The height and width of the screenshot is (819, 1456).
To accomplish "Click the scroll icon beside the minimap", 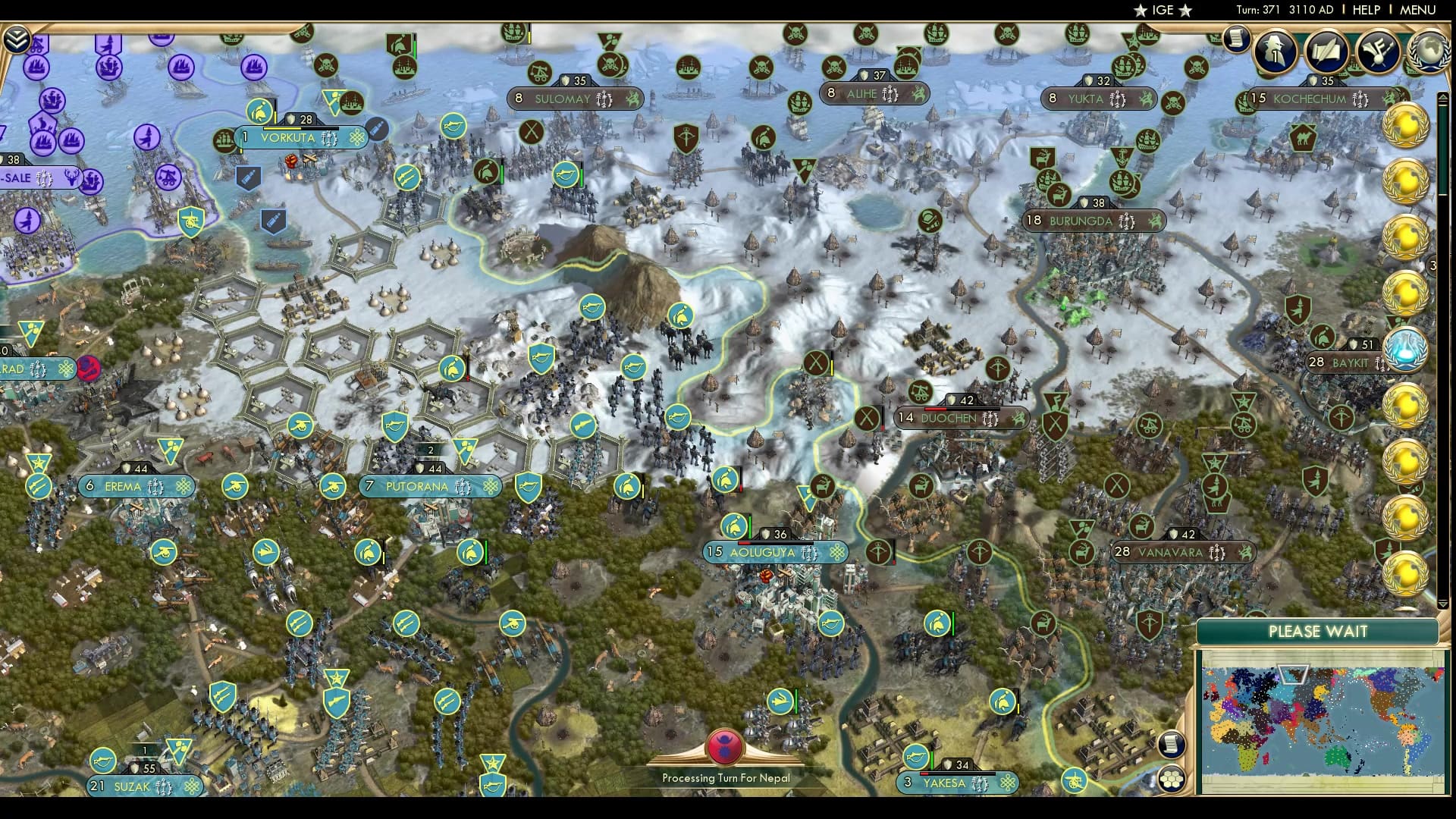I will tap(1170, 743).
